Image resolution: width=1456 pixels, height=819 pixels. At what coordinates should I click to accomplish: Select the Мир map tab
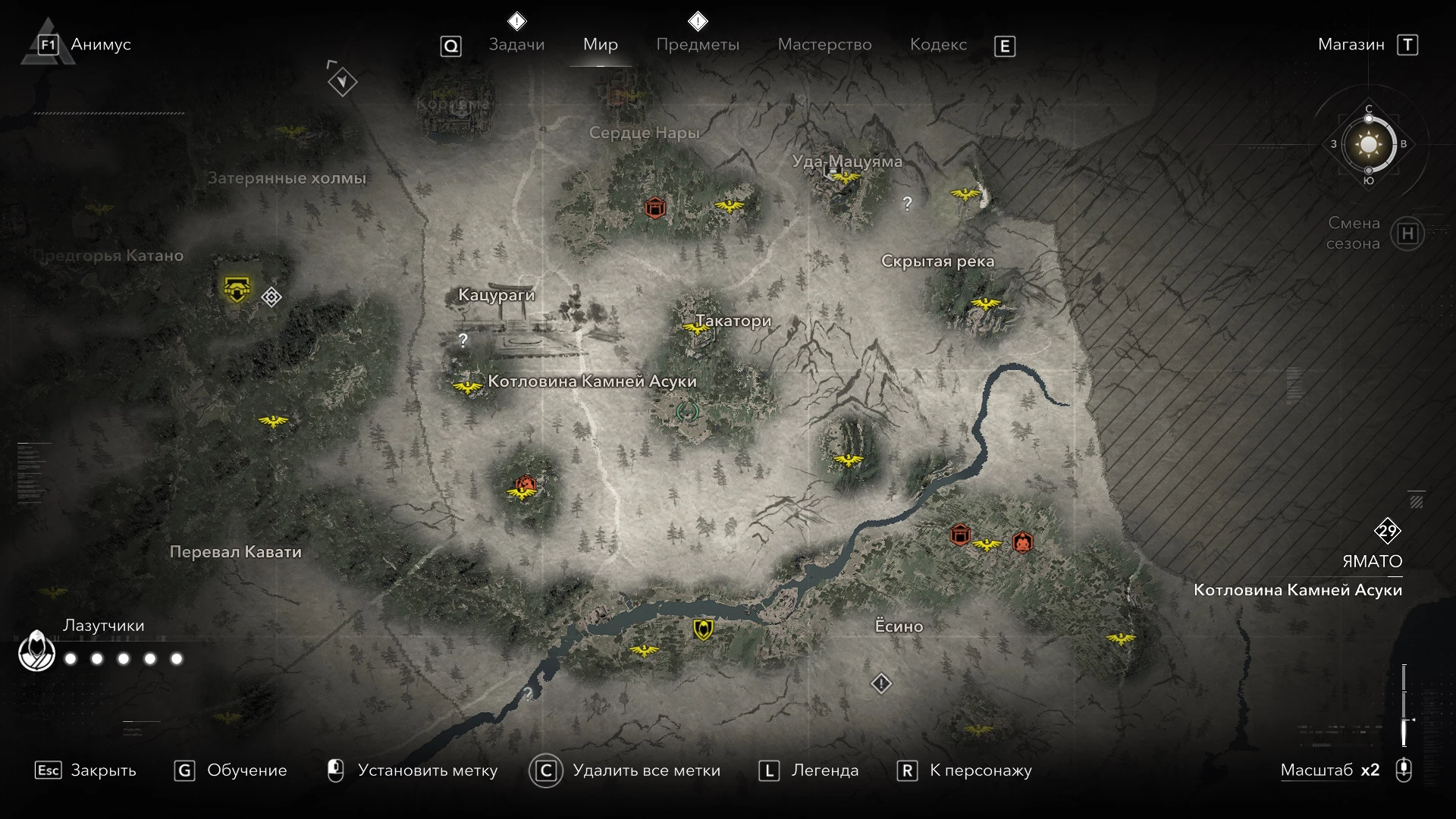tap(600, 45)
